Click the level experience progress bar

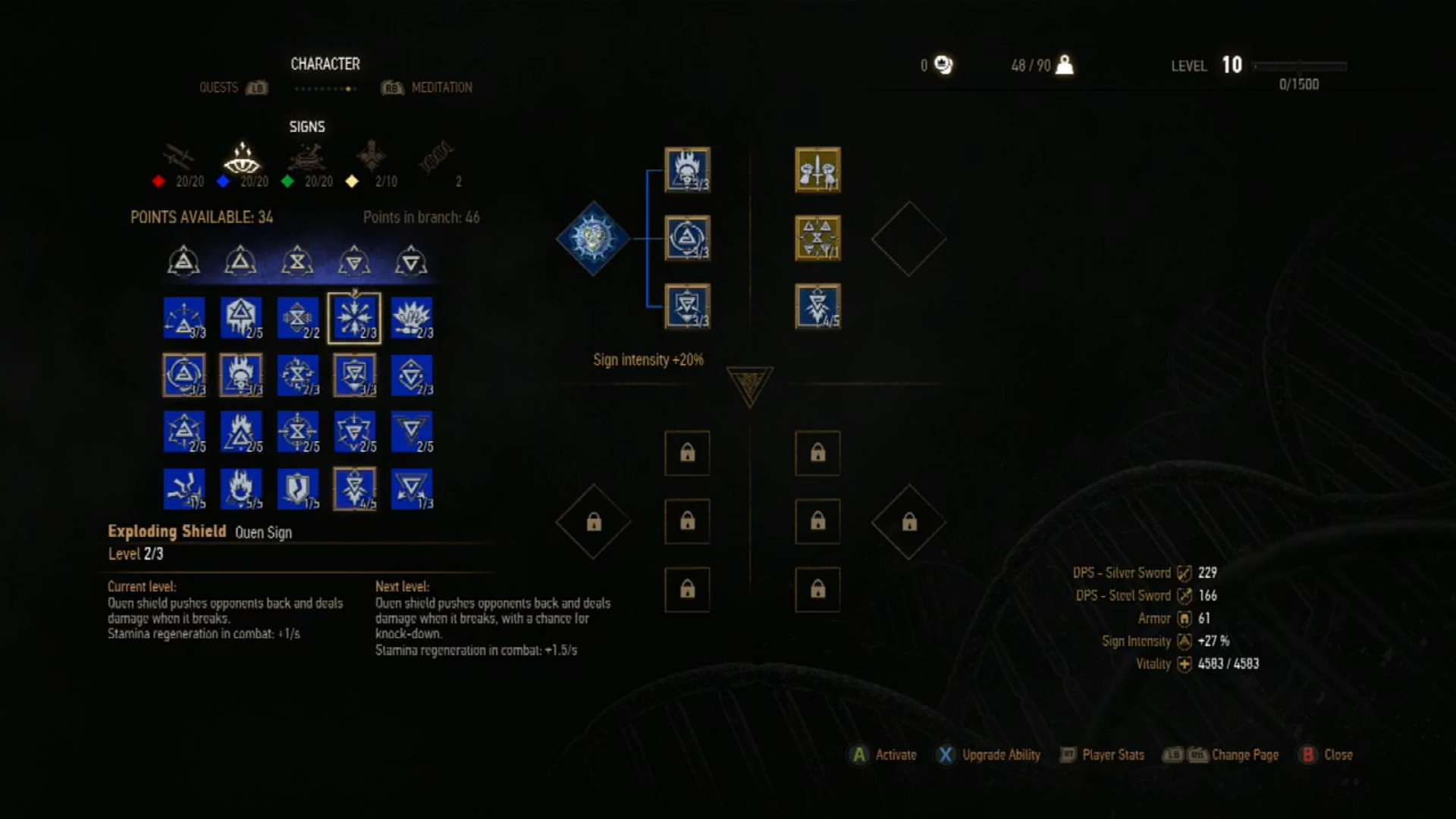pos(1301,67)
